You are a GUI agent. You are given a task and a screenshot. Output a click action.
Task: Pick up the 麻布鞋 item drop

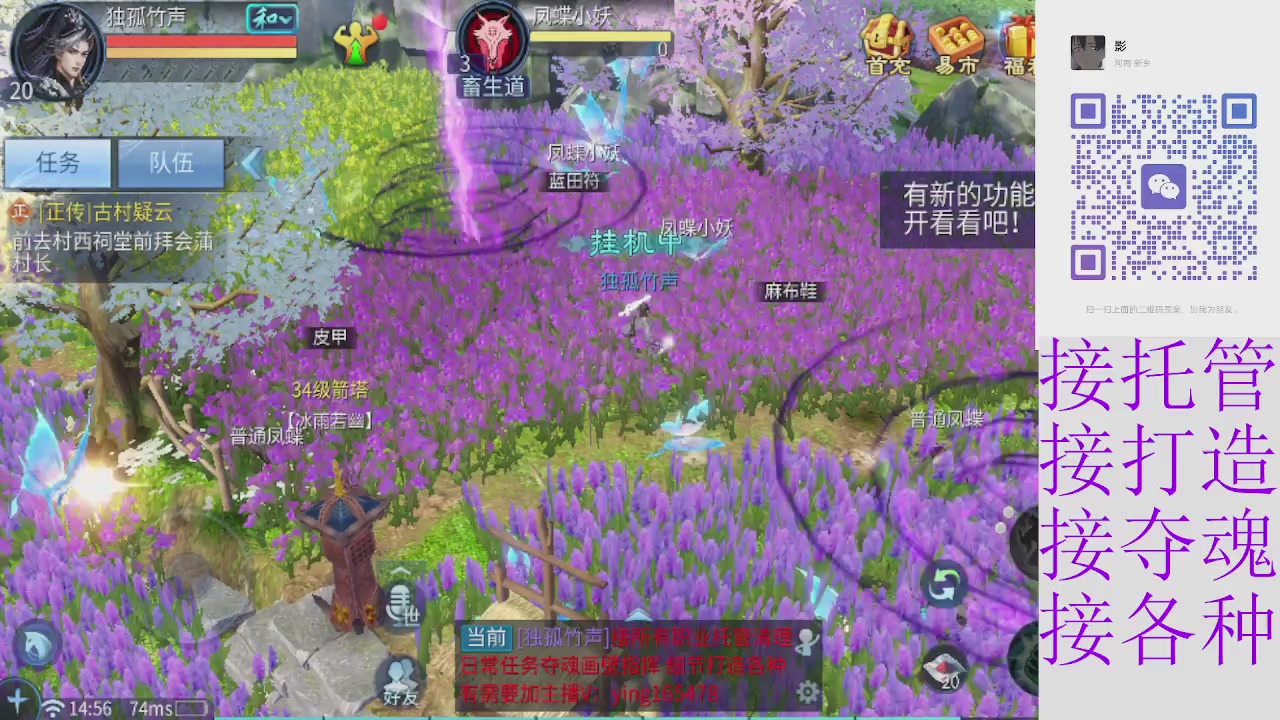790,292
